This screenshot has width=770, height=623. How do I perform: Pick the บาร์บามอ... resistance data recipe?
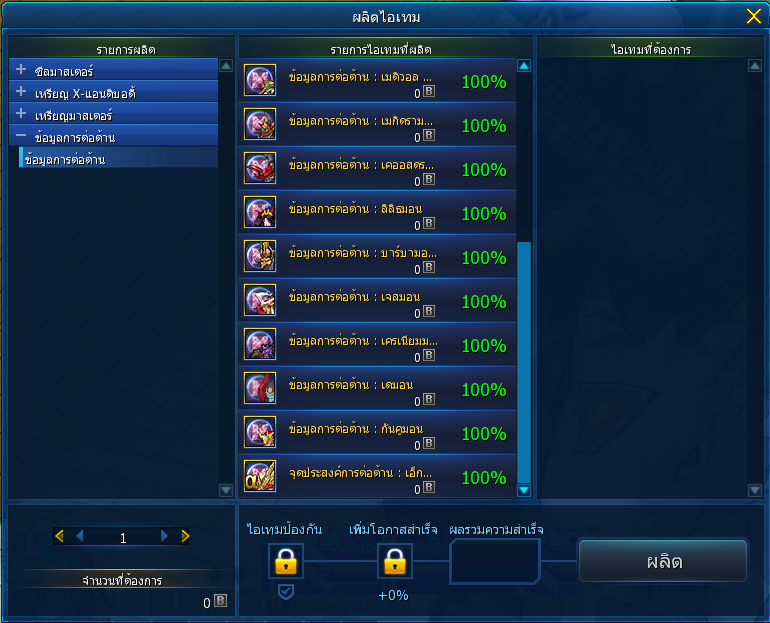click(x=377, y=257)
